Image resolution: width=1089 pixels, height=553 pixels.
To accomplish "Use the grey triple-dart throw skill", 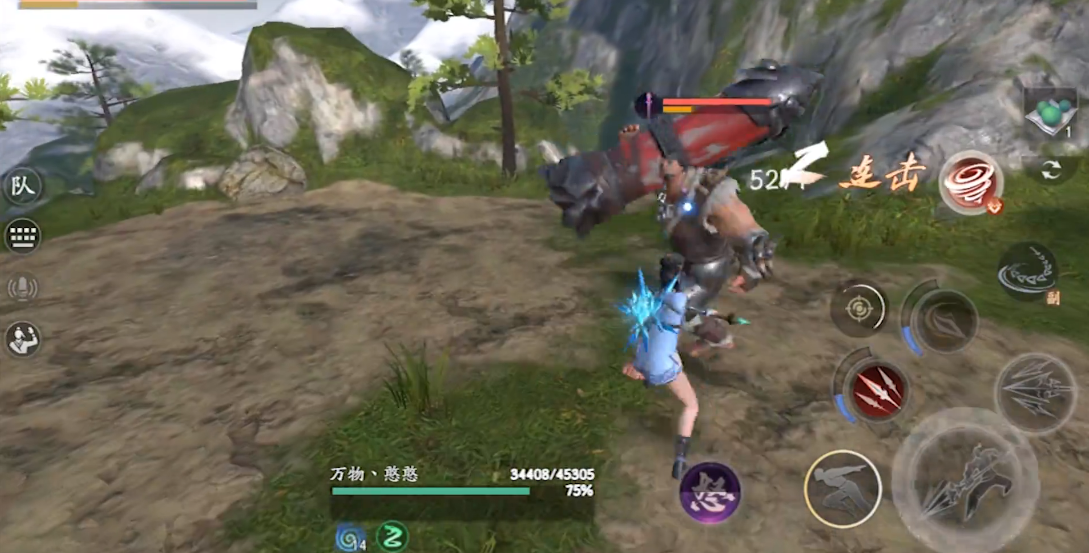I will coord(1034,392).
